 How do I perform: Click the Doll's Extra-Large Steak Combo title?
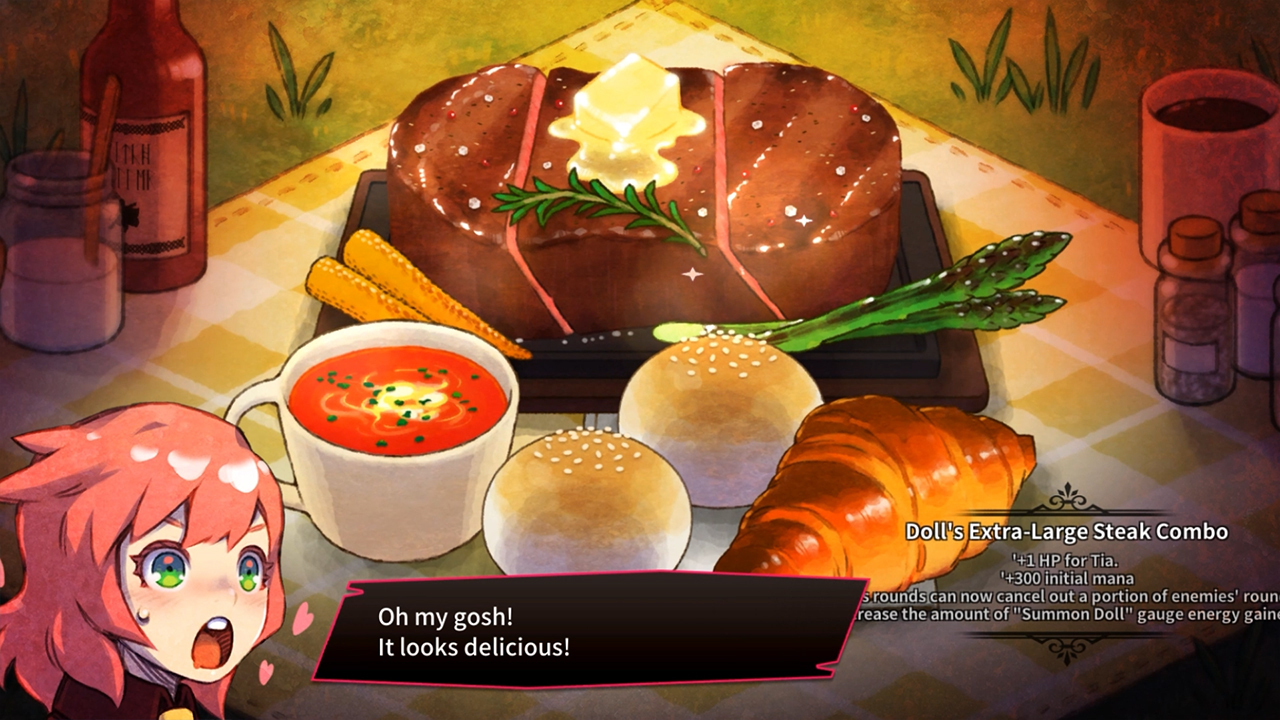(1066, 532)
